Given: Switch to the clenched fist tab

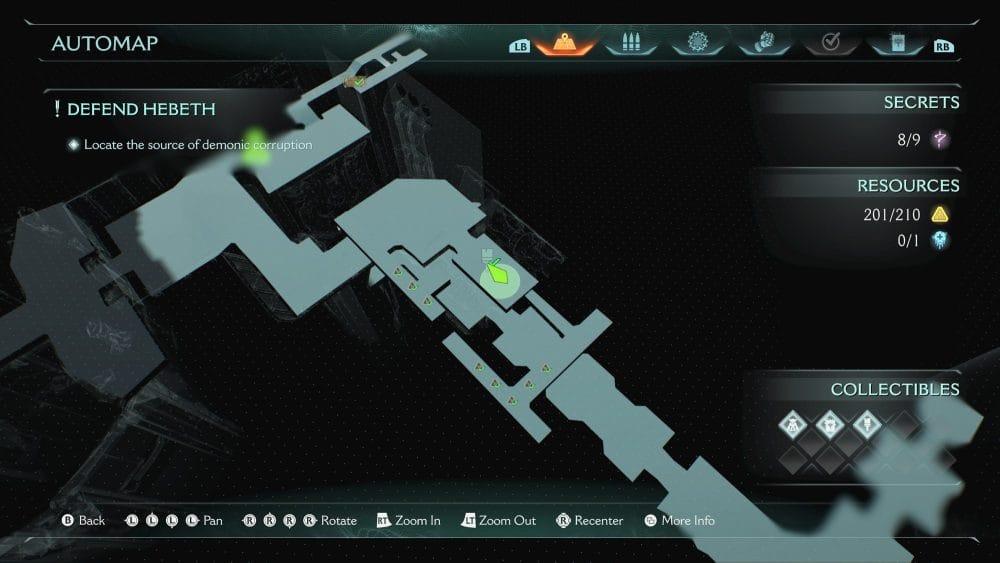Looking at the screenshot, I should point(763,43).
